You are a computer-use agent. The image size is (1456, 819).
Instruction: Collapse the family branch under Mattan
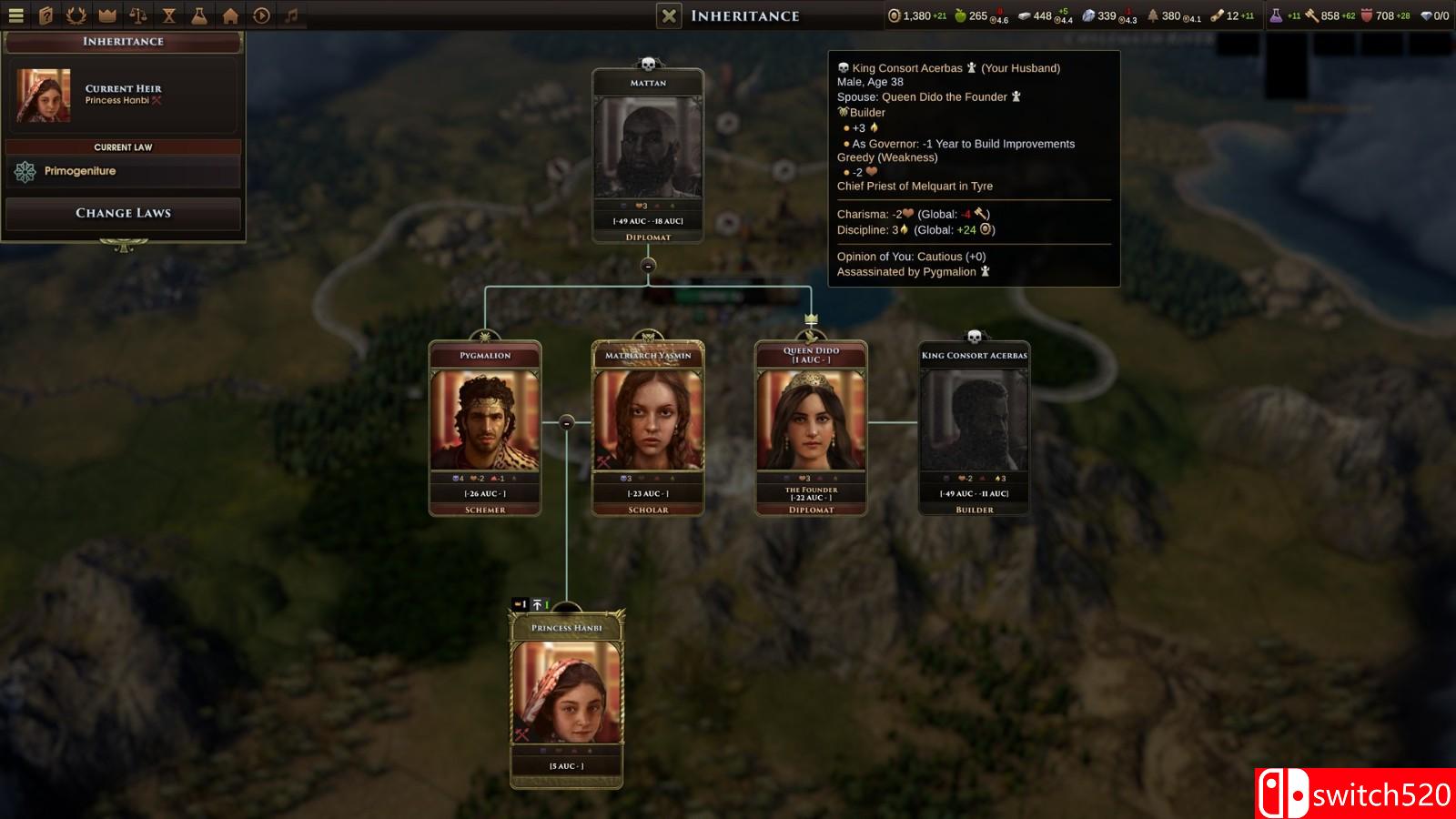tap(648, 266)
